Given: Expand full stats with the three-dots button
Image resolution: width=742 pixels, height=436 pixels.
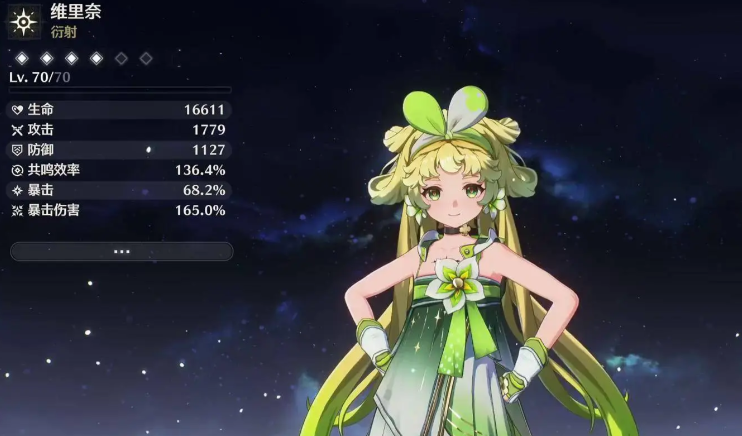Looking at the screenshot, I should coord(121,251).
